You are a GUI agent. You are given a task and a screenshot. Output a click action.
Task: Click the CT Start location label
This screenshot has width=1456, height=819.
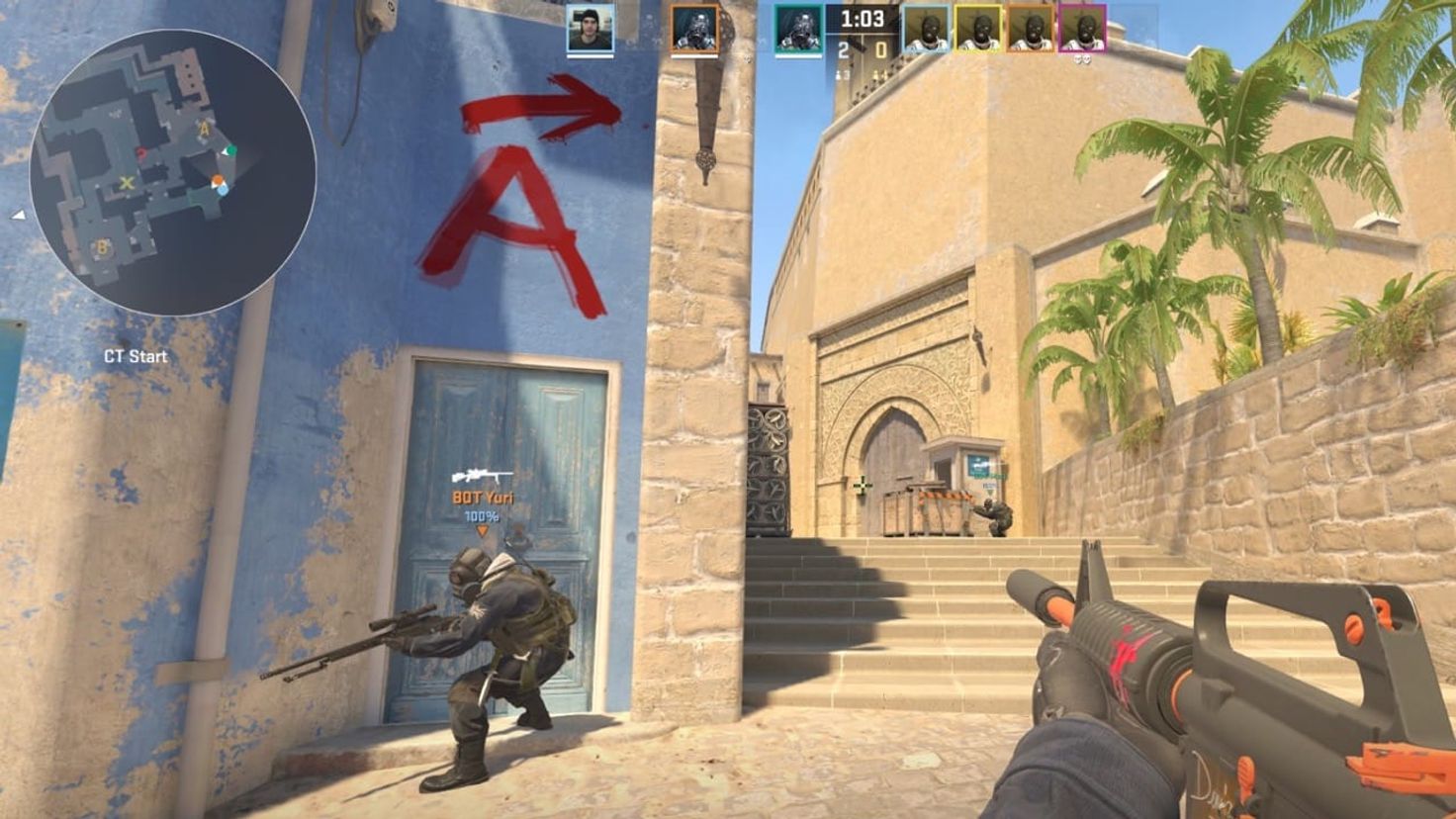(136, 356)
